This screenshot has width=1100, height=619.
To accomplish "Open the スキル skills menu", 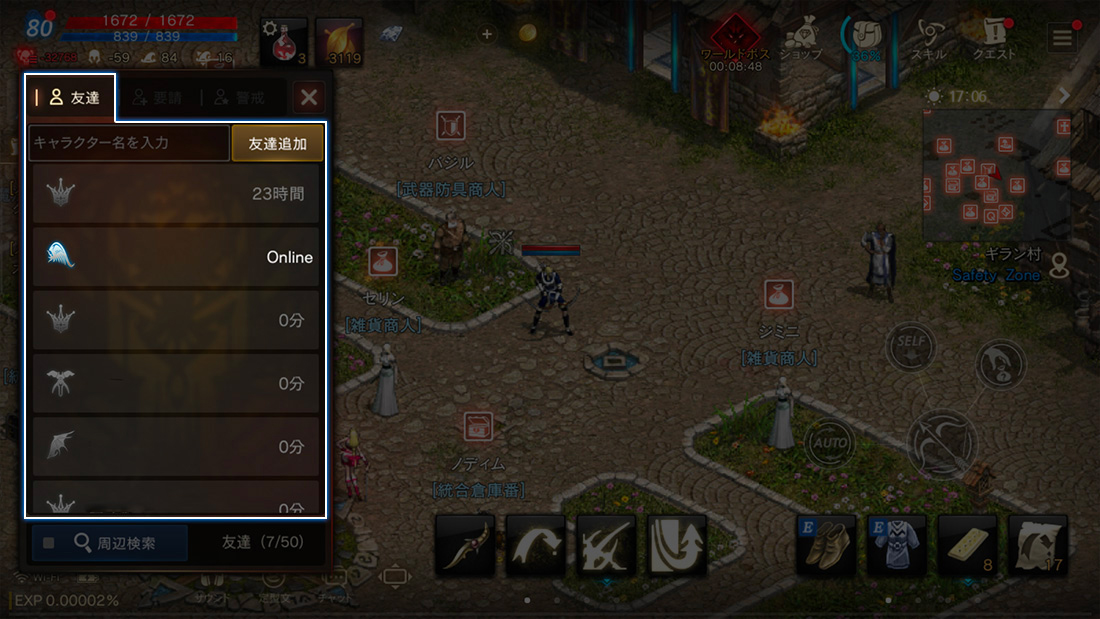I will [x=929, y=40].
